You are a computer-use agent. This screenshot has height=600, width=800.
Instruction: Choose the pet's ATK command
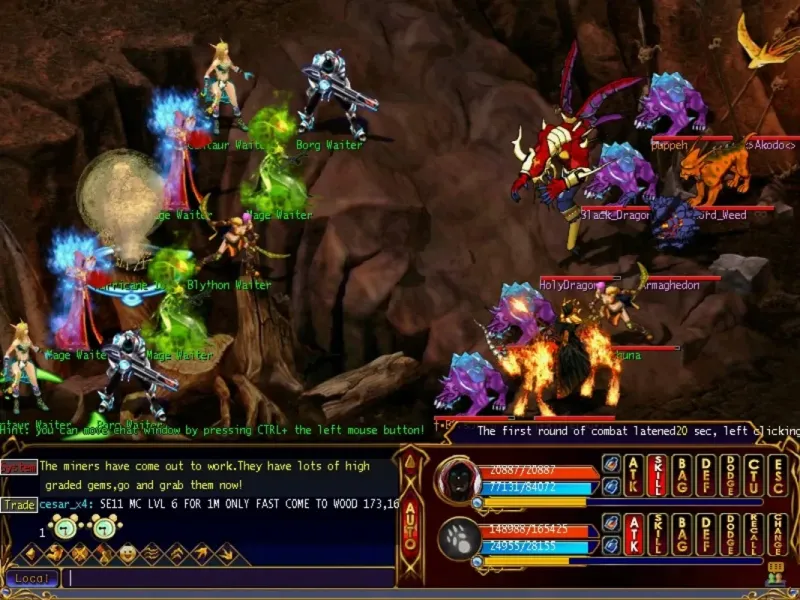[634, 534]
